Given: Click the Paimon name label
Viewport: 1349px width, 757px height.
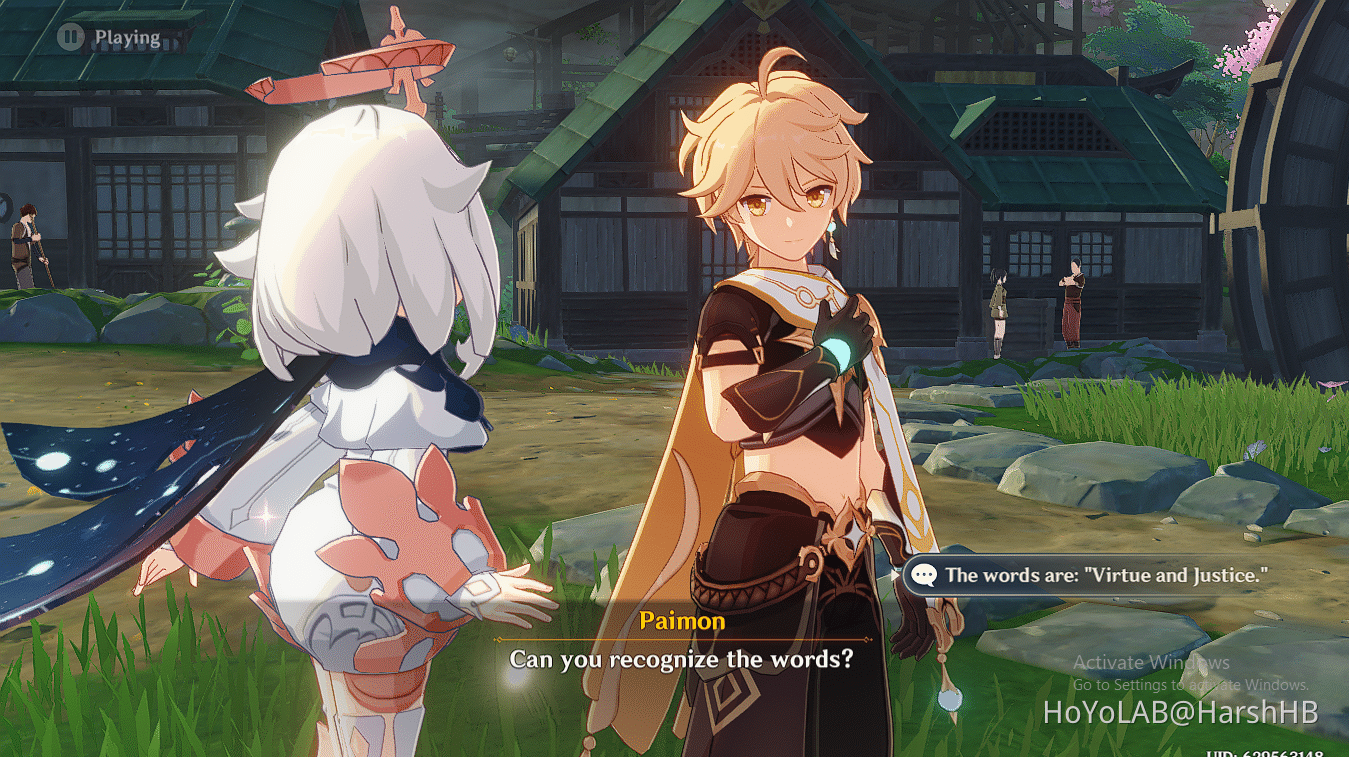Looking at the screenshot, I should coord(683,621).
